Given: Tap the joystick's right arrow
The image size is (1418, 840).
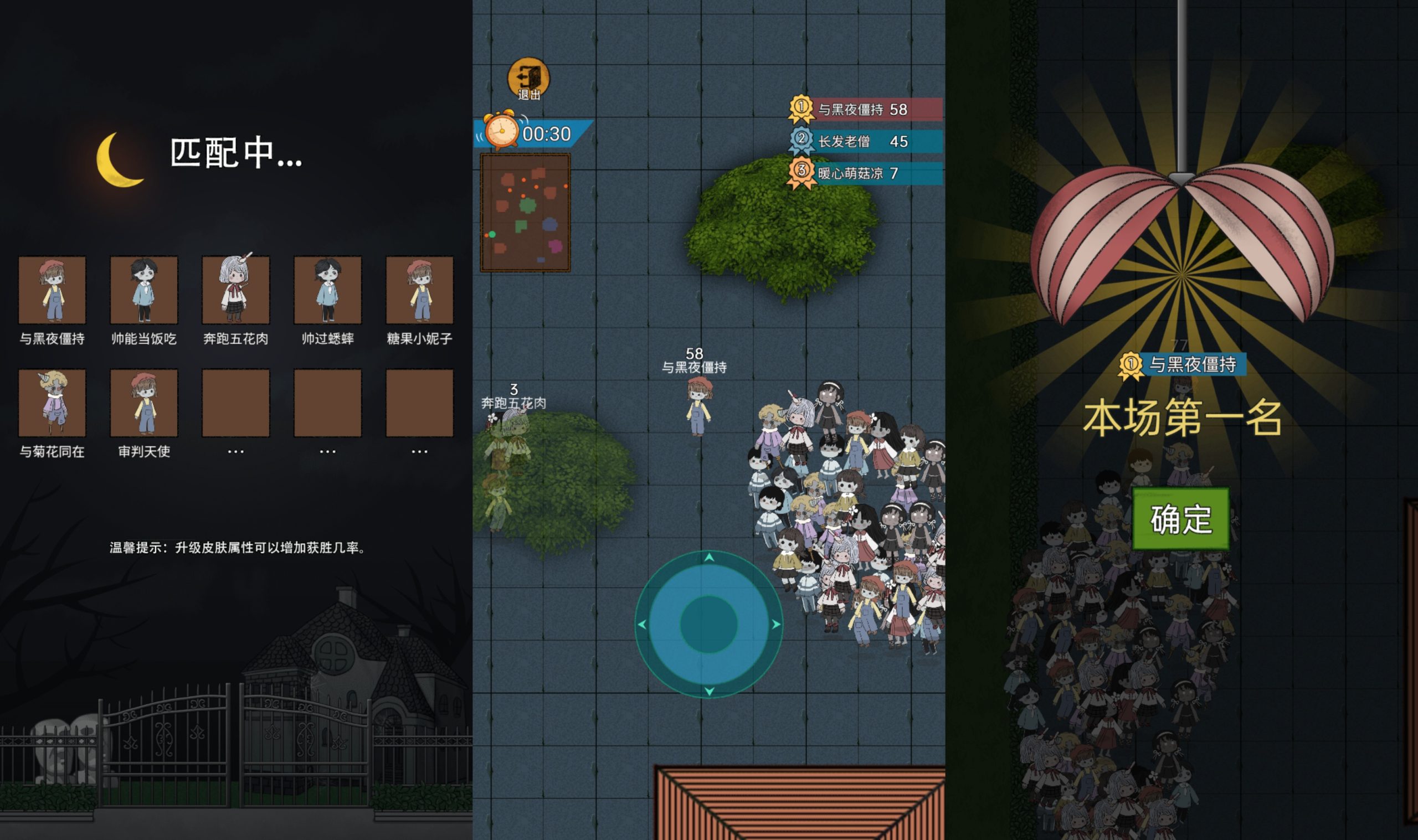Looking at the screenshot, I should tap(775, 624).
